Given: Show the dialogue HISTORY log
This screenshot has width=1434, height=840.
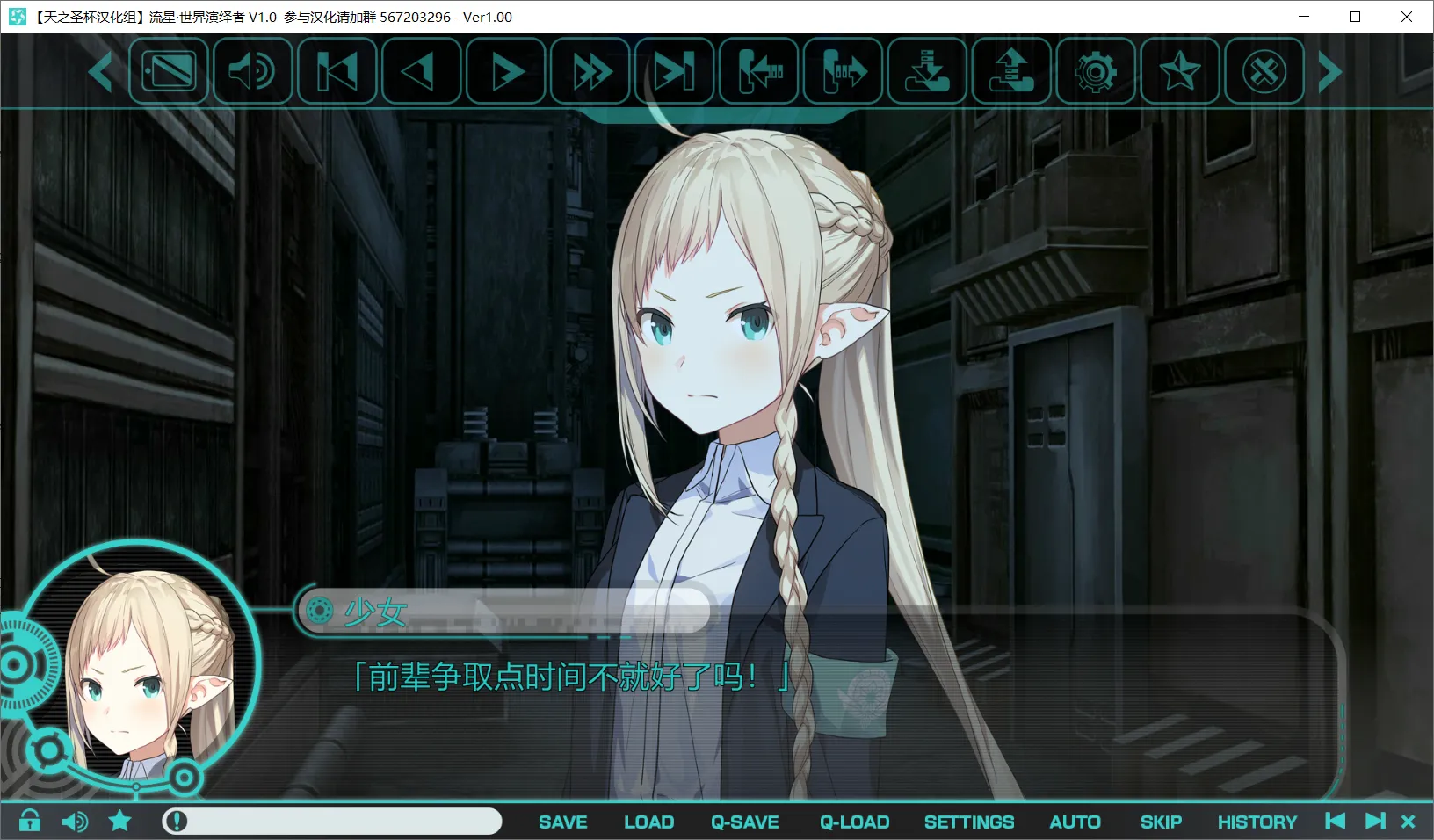Looking at the screenshot, I should pyautogui.click(x=1257, y=822).
